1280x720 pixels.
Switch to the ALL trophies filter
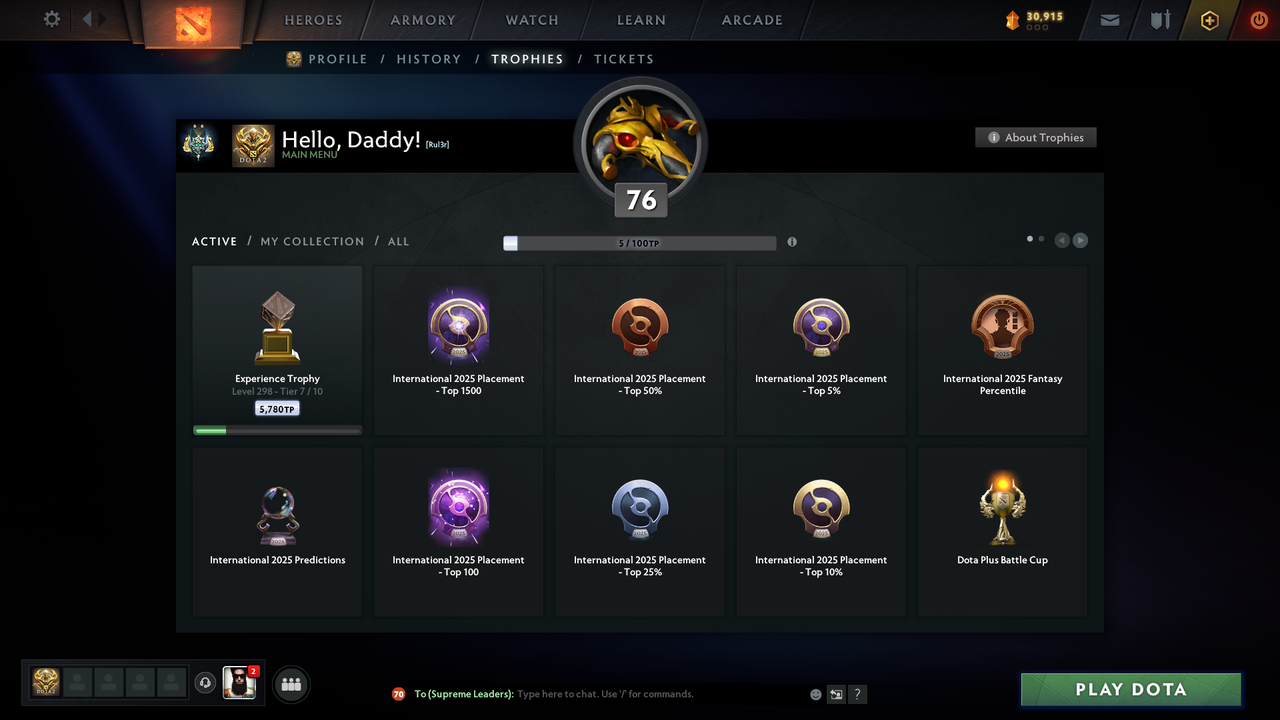tap(398, 241)
